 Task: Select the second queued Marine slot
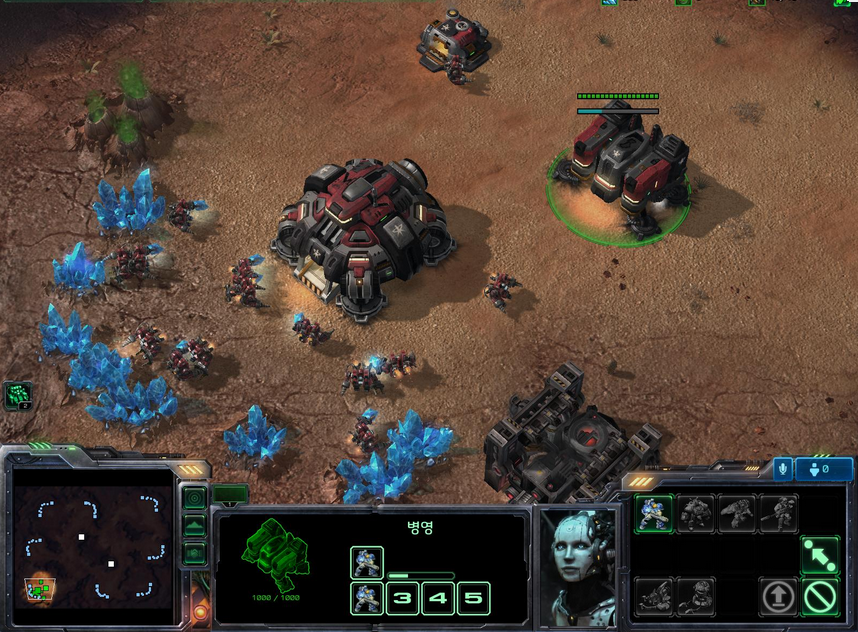pyautogui.click(x=367, y=598)
